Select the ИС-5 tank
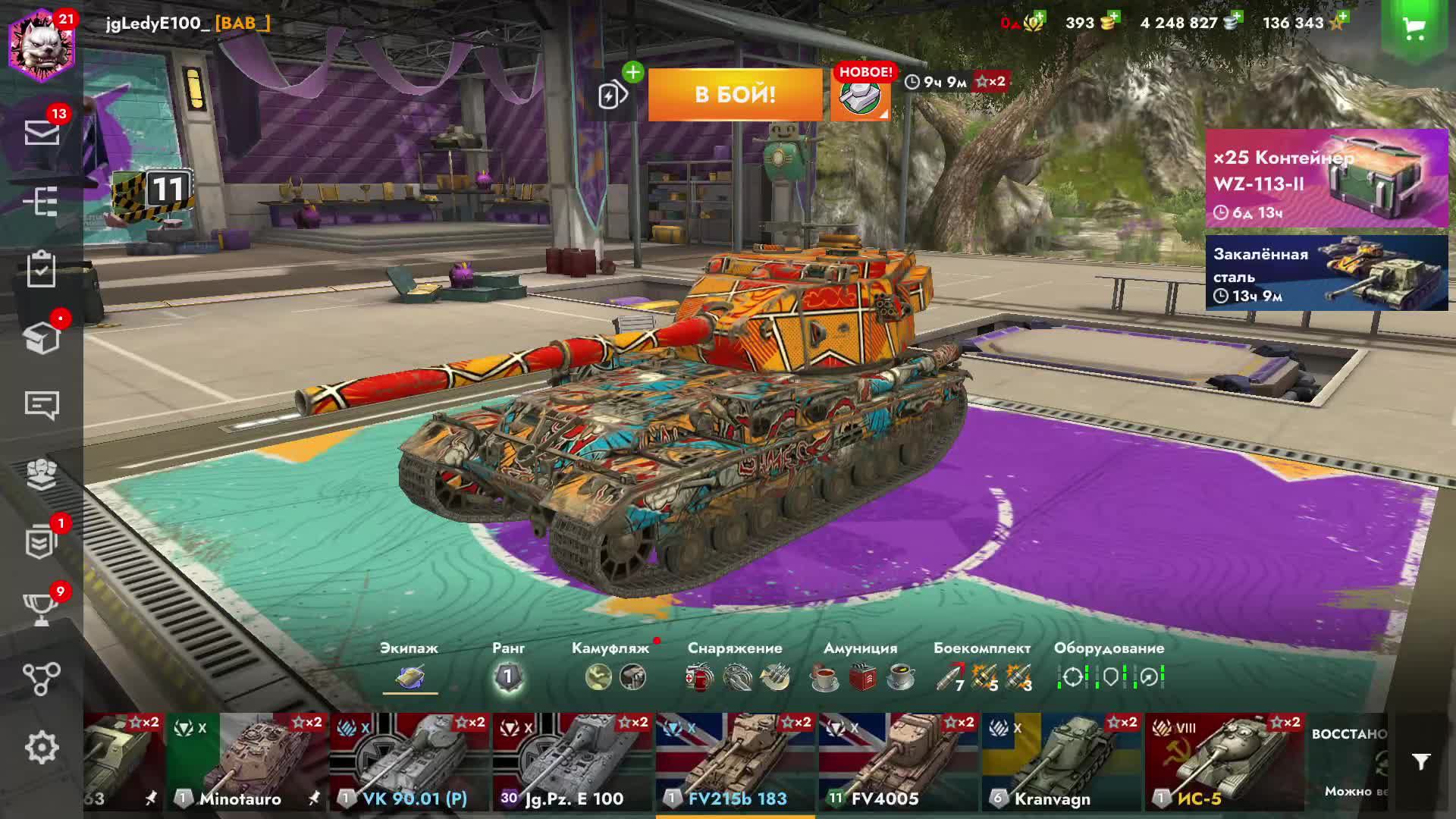Image resolution: width=1456 pixels, height=819 pixels. click(x=1225, y=762)
